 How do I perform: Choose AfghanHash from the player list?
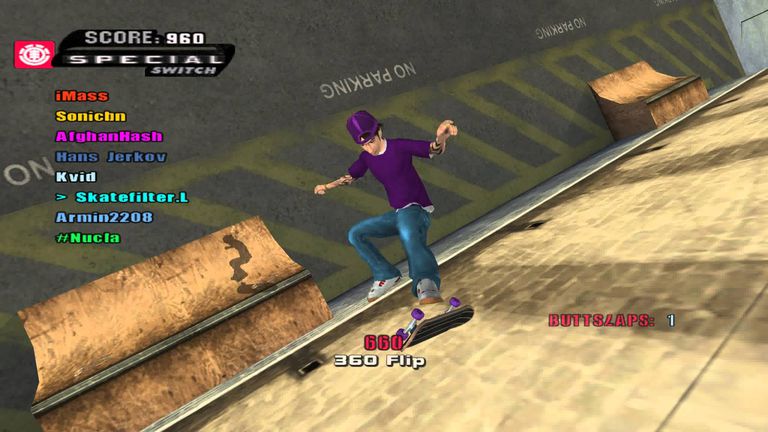[109, 136]
